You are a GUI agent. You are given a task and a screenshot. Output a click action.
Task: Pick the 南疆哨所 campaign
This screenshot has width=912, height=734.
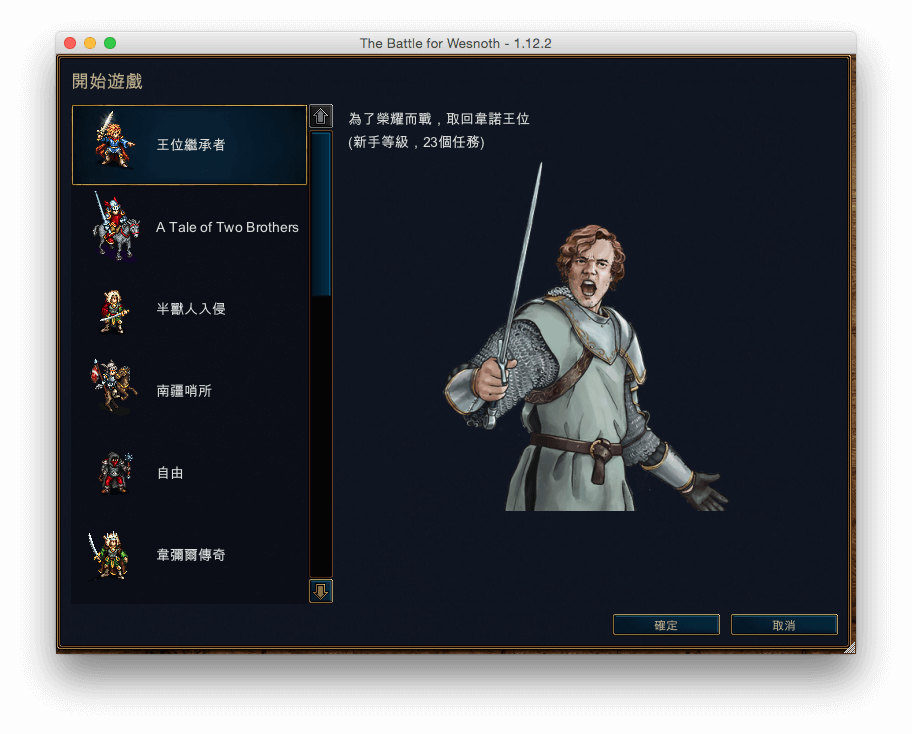tap(189, 391)
